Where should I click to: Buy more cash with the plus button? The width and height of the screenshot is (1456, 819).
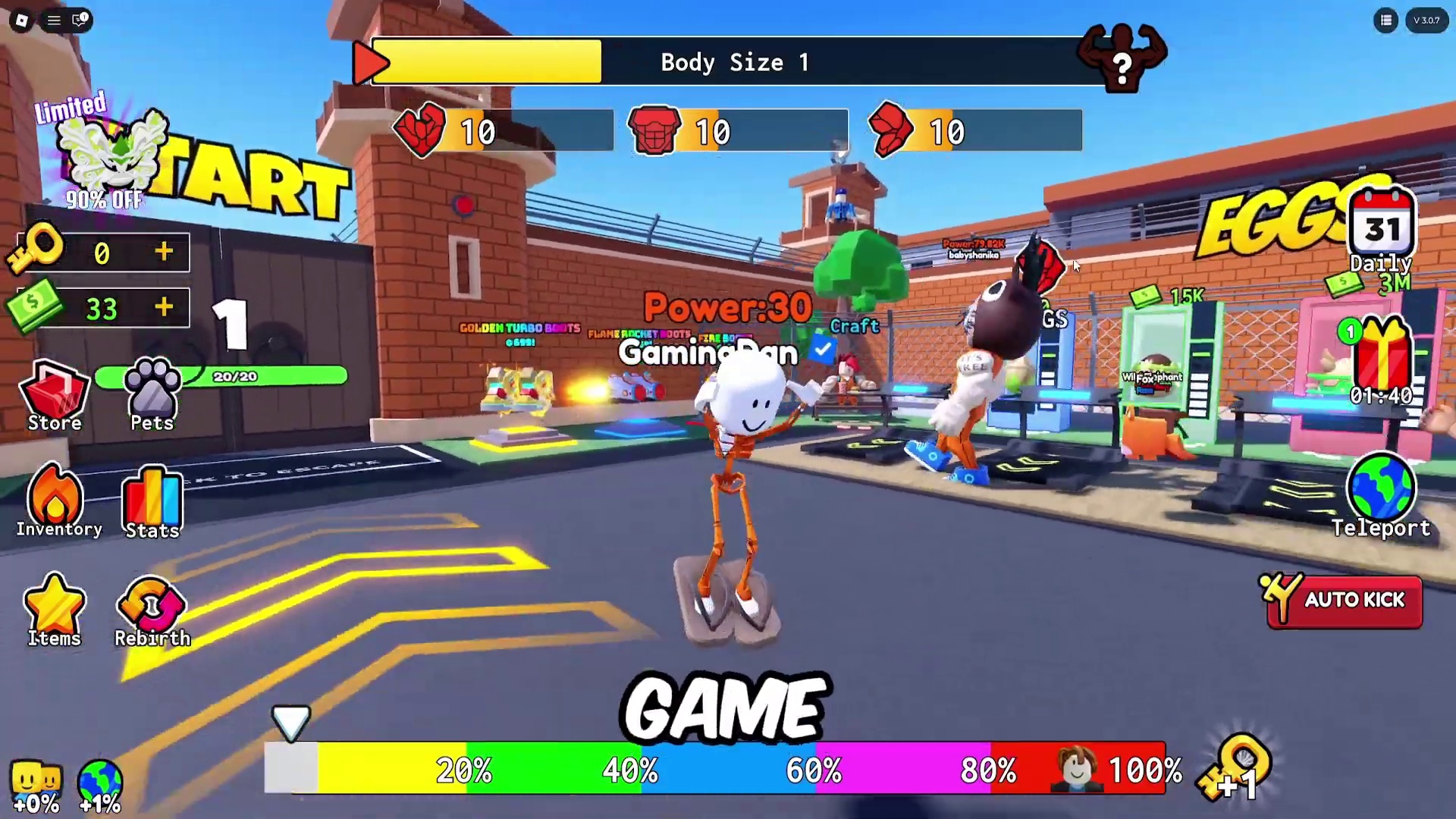[164, 307]
